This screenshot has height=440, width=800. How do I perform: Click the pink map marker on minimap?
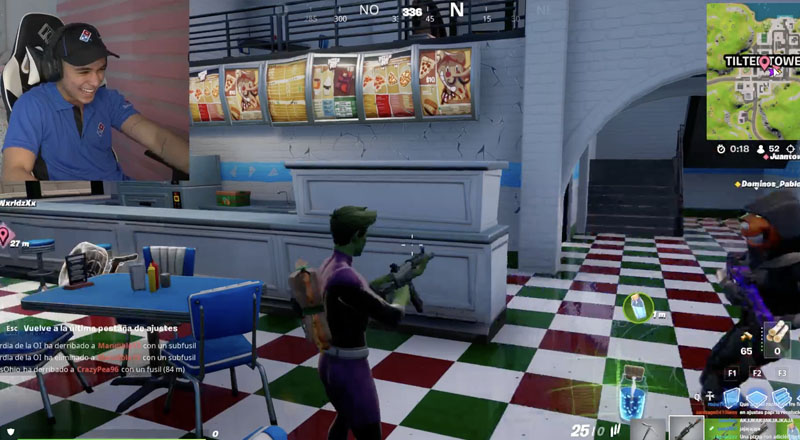tap(765, 65)
